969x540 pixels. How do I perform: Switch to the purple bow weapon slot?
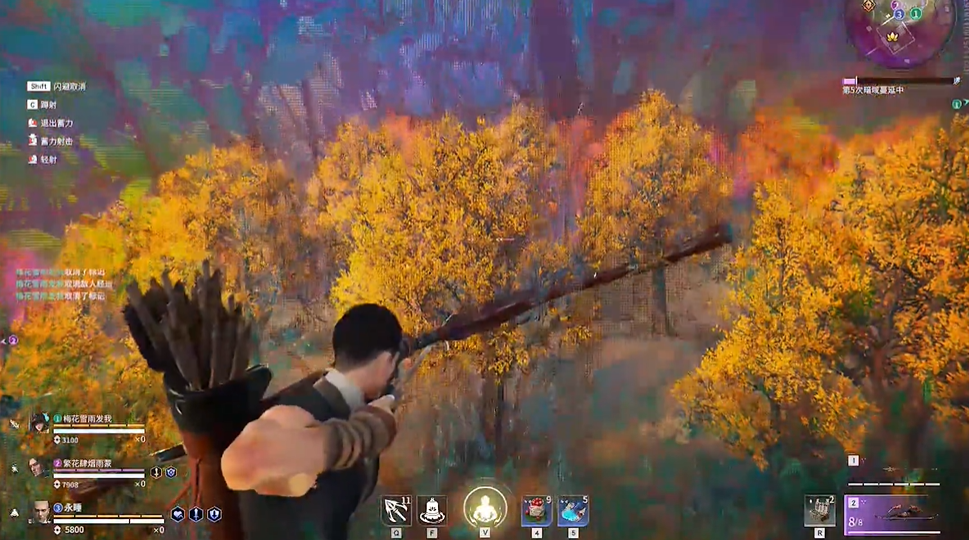click(893, 513)
